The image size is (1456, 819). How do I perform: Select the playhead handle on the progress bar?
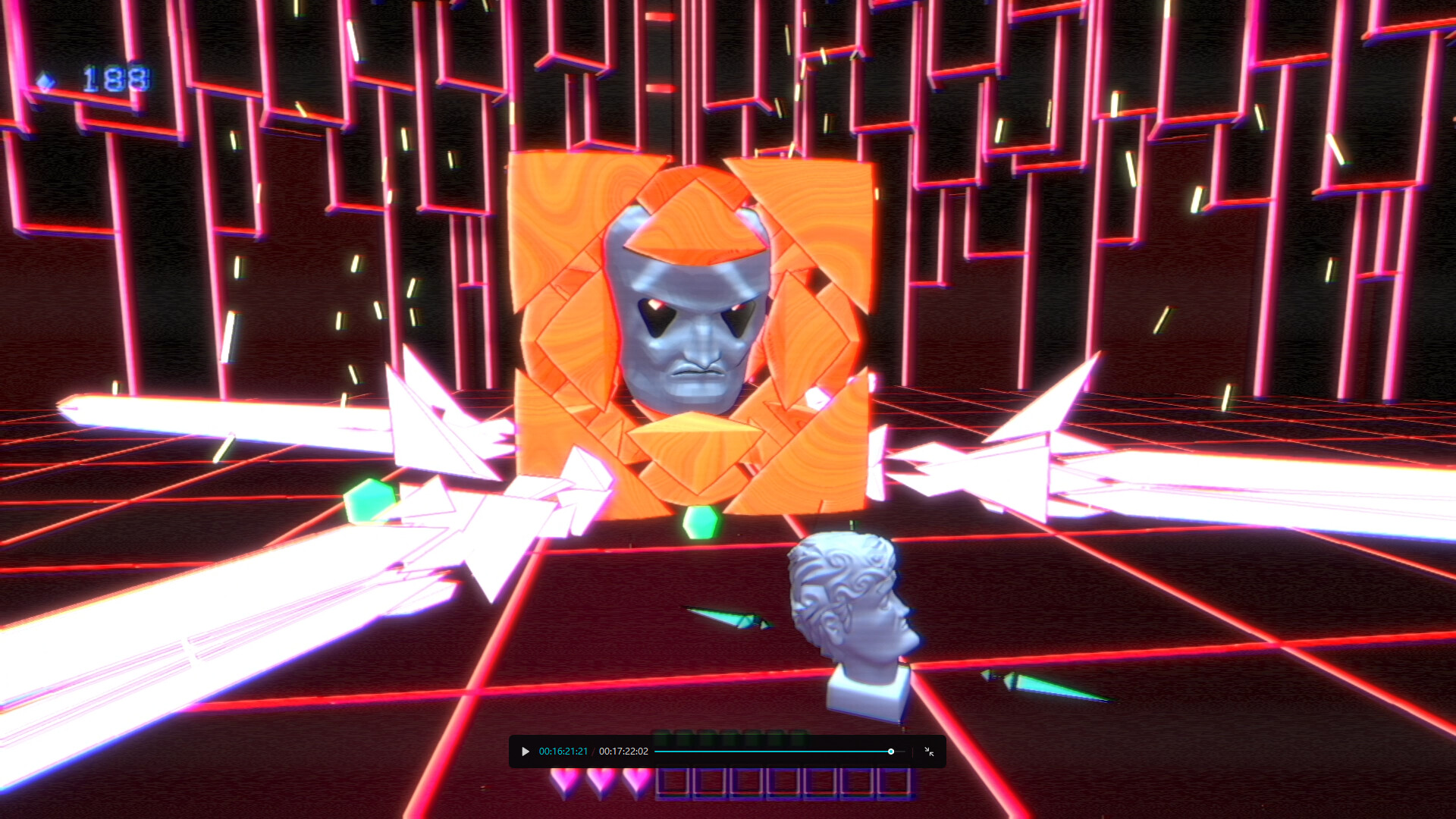891,752
